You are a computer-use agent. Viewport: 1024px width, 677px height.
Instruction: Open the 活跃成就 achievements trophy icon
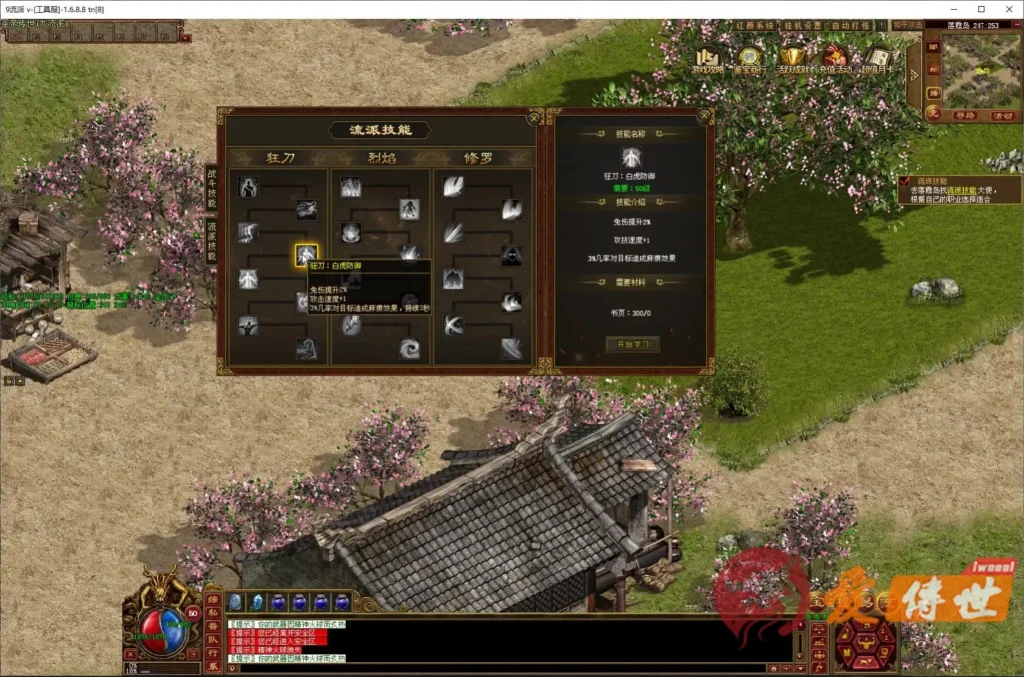click(794, 59)
